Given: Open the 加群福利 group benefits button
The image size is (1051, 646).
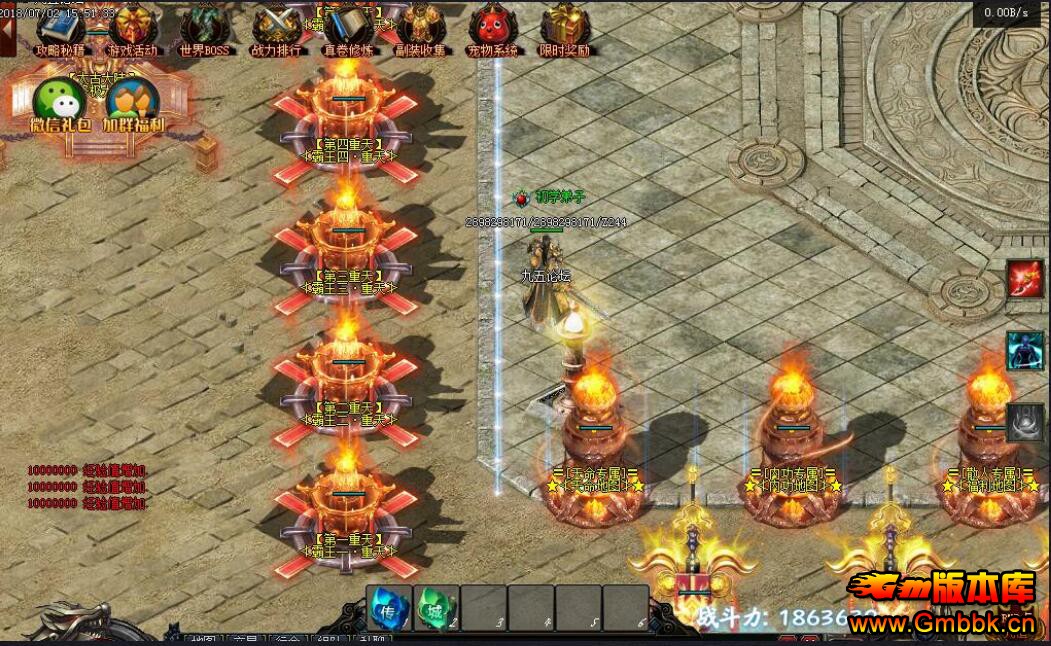Looking at the screenshot, I should [134, 102].
